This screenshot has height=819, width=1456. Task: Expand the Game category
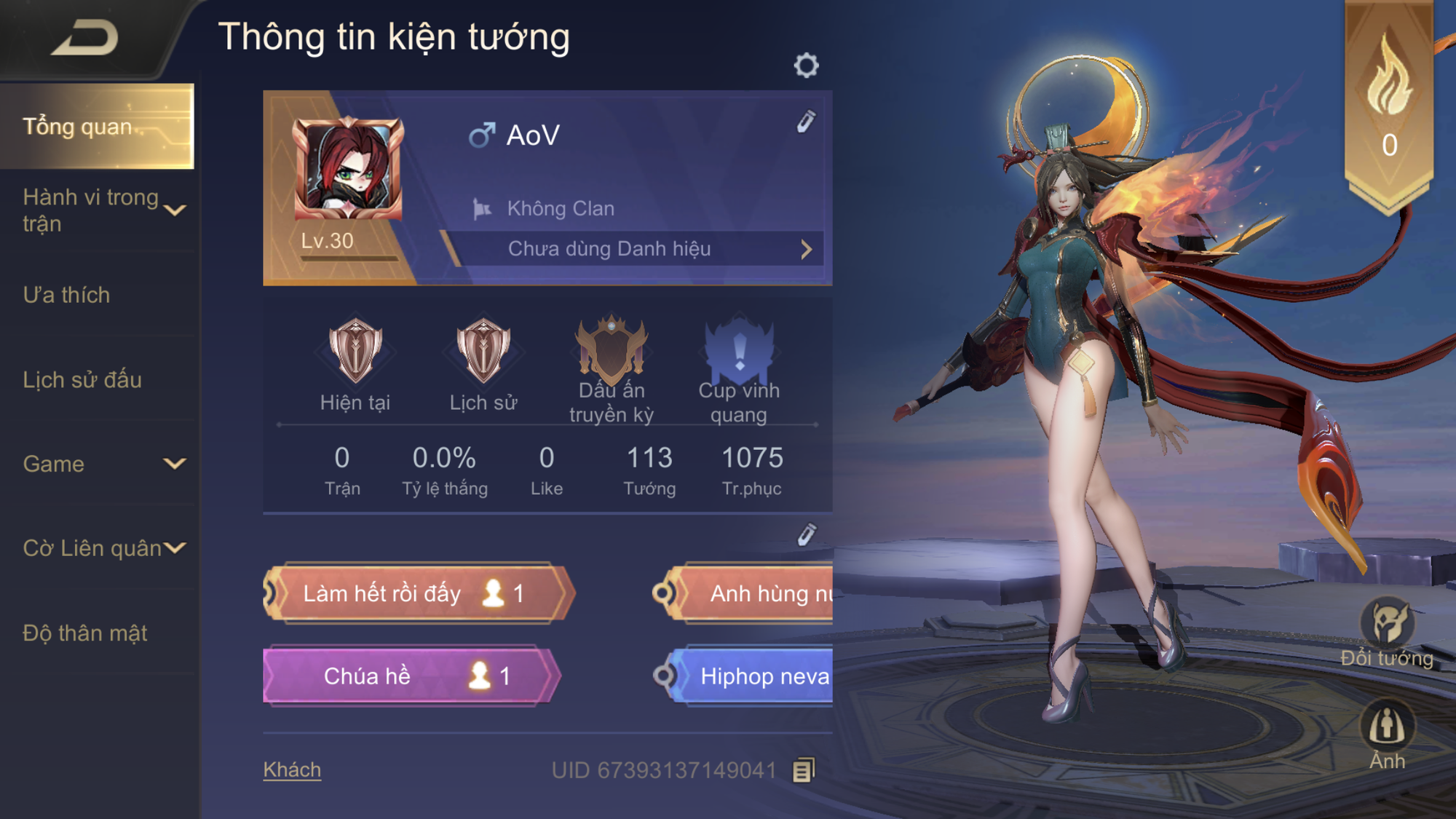174,464
